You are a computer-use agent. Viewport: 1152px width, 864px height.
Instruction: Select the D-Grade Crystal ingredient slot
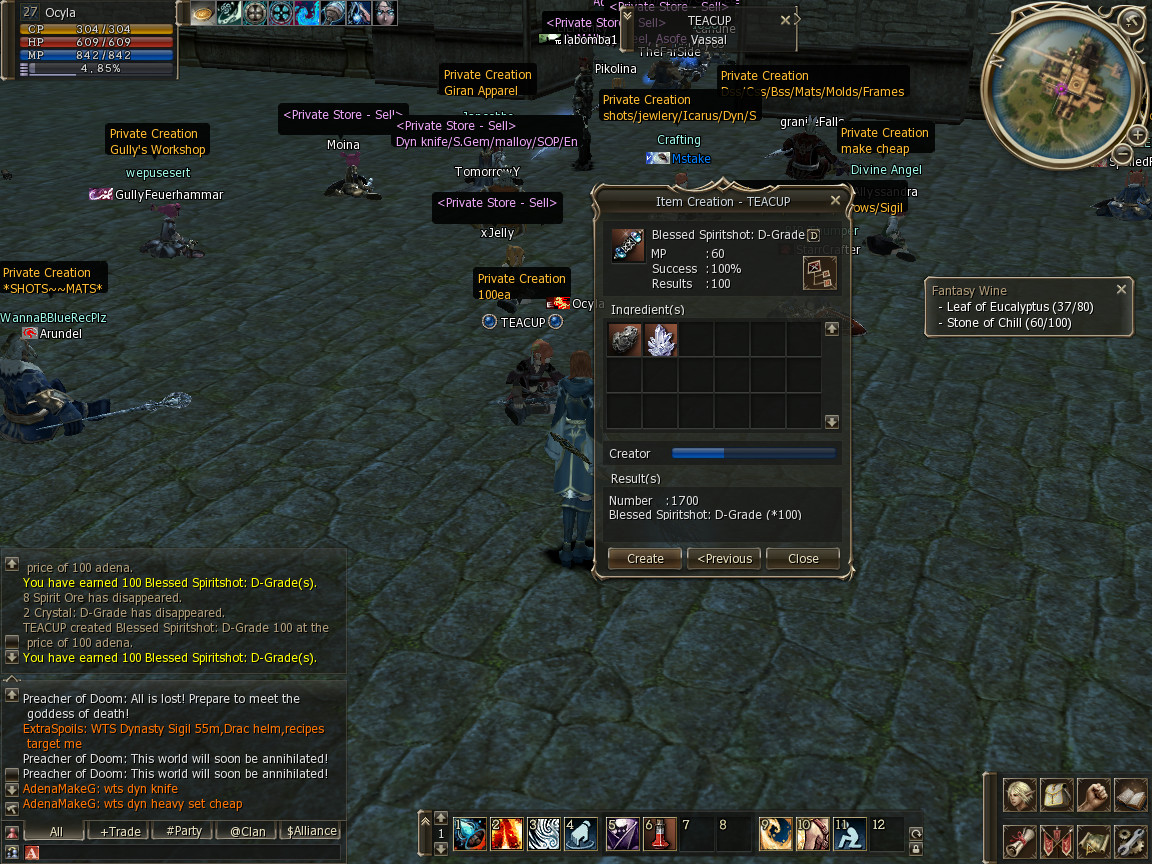click(x=661, y=340)
